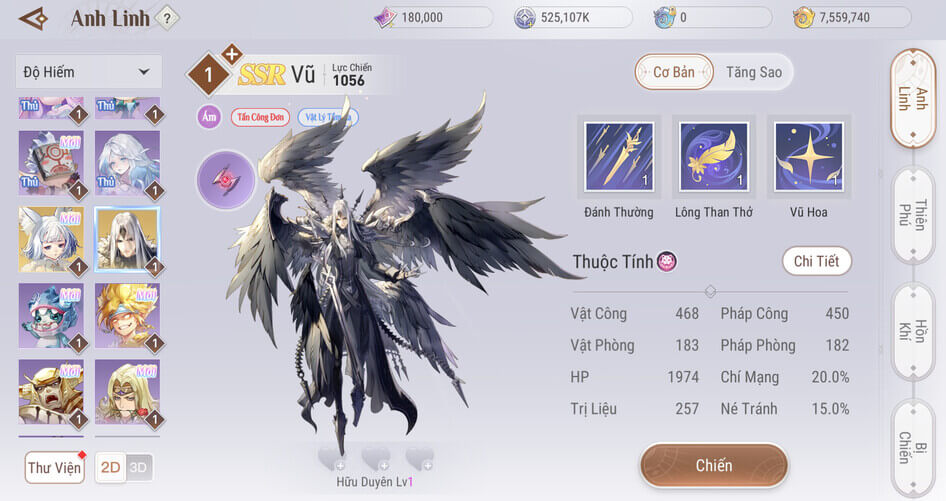Open the Độ Hiếm sorting dropdown

pyautogui.click(x=87, y=72)
